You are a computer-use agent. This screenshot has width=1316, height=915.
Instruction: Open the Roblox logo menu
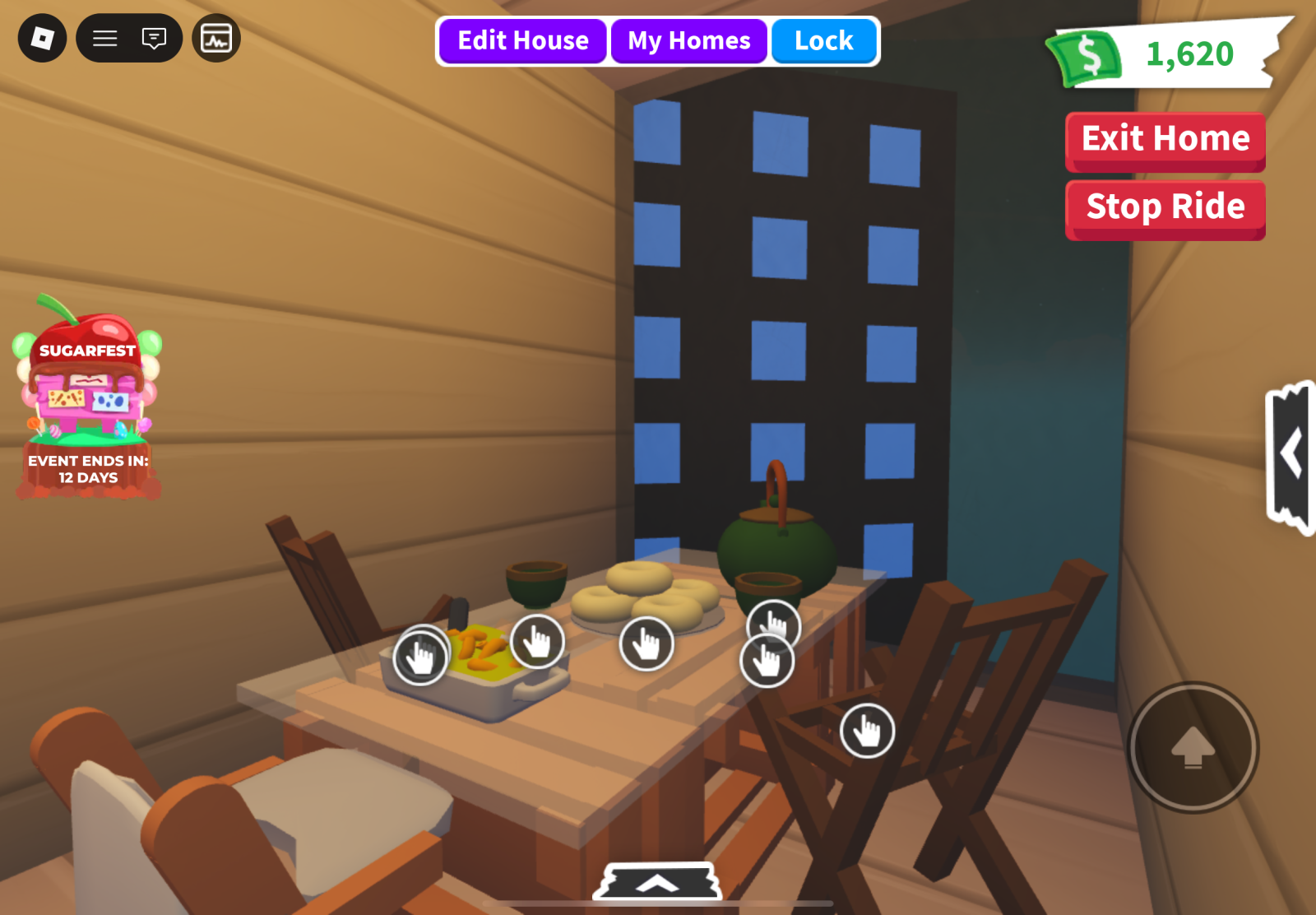[42, 38]
